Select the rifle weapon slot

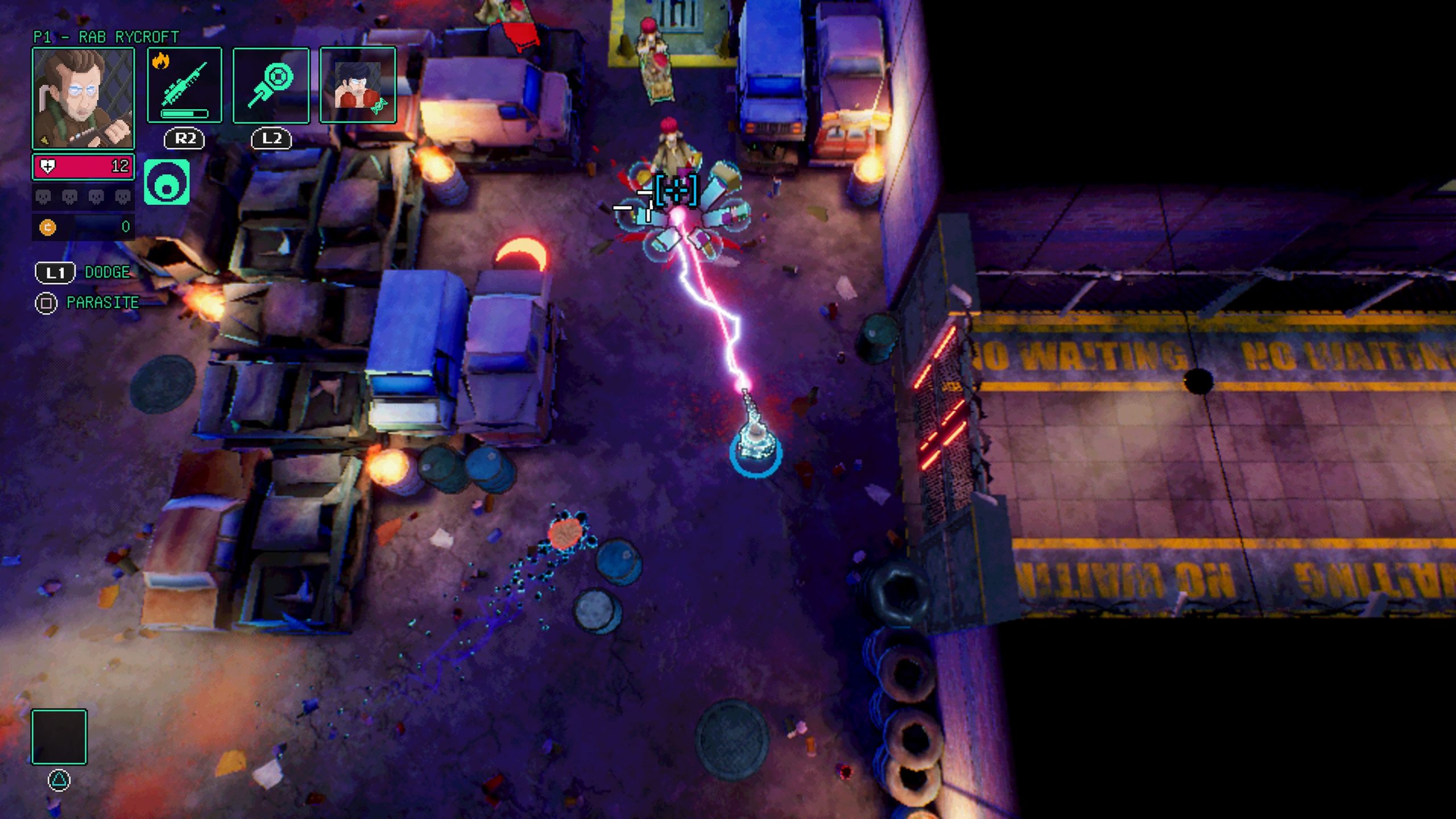pos(184,85)
